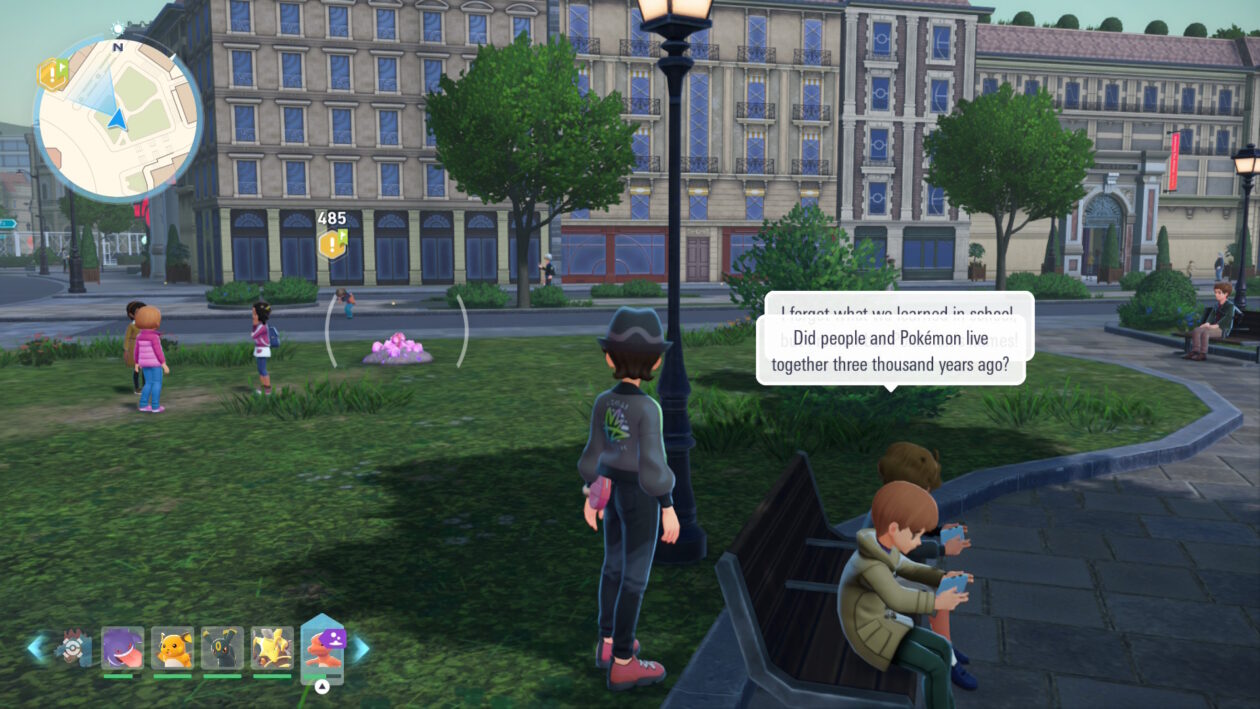The image size is (1260, 709).
Task: Click the left arrow beside the party bar
Action: pyautogui.click(x=37, y=648)
